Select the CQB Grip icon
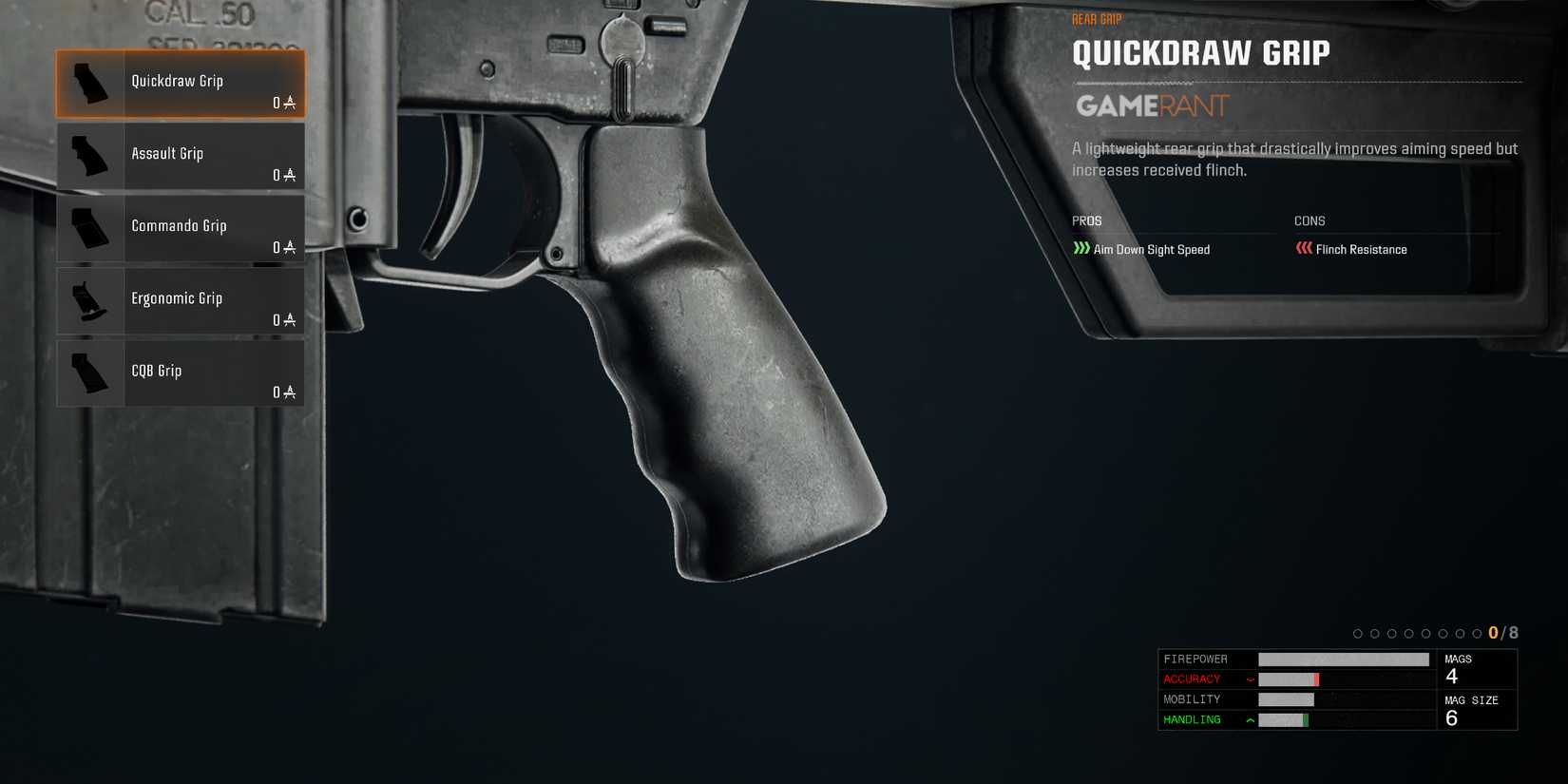Image resolution: width=1568 pixels, height=784 pixels. pyautogui.click(x=90, y=373)
